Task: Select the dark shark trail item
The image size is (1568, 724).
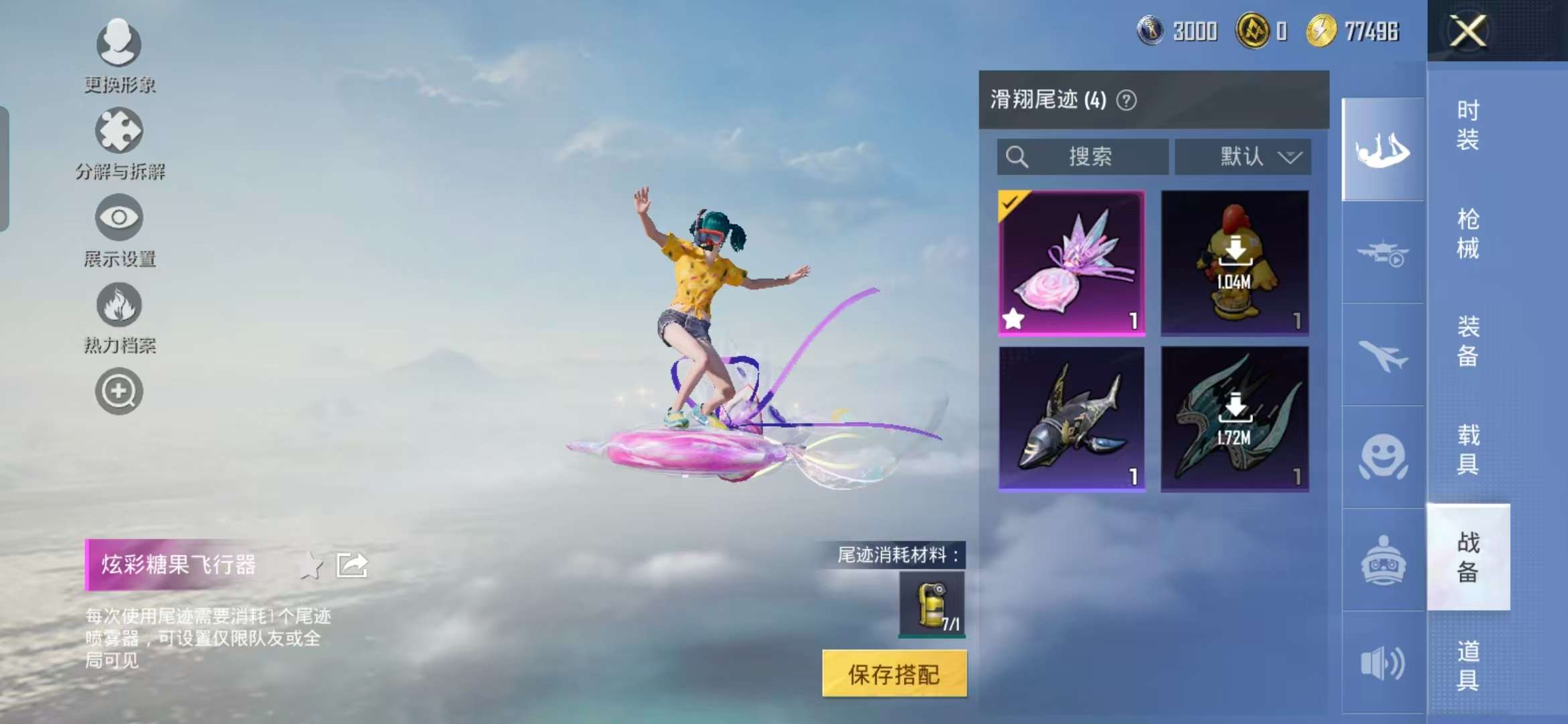Action: tap(1071, 419)
